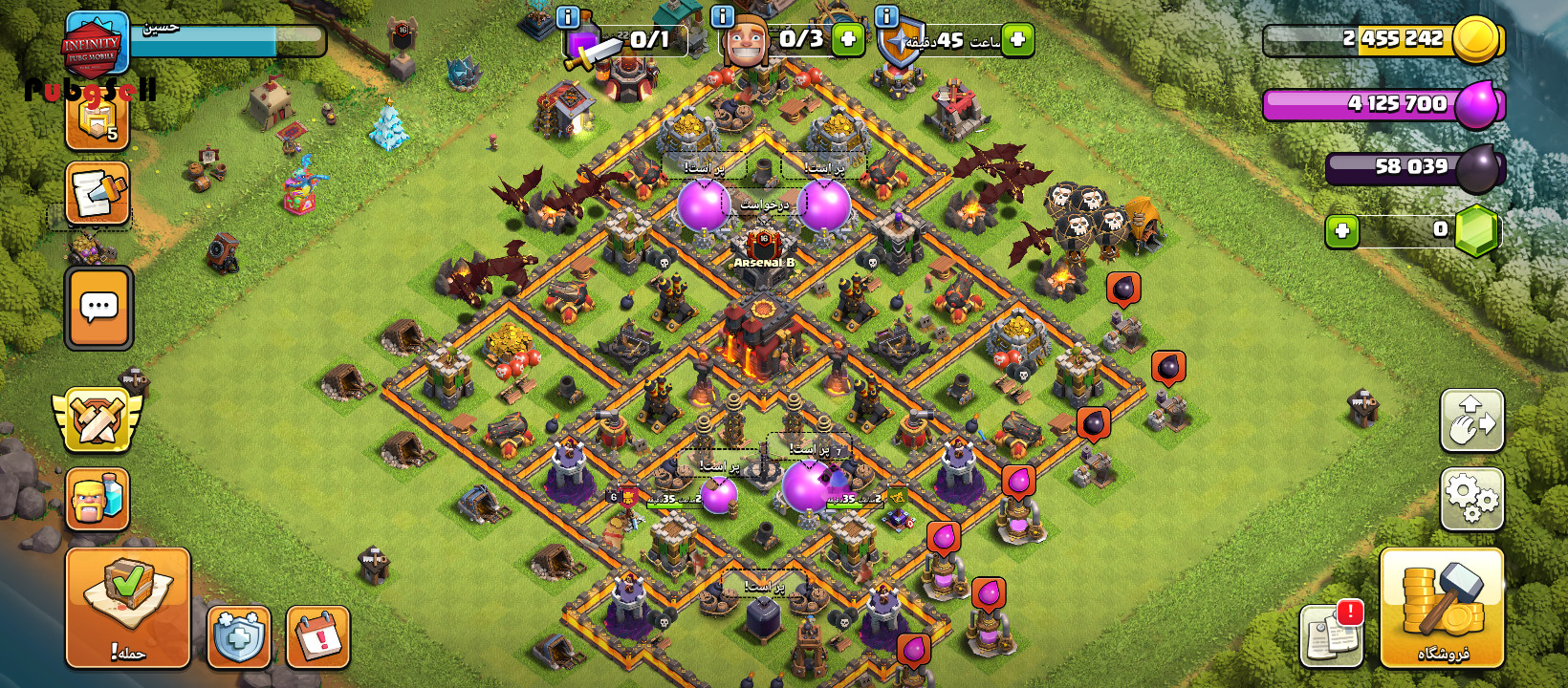Show info for the shield timer
The image size is (1568, 688).
tap(887, 17)
